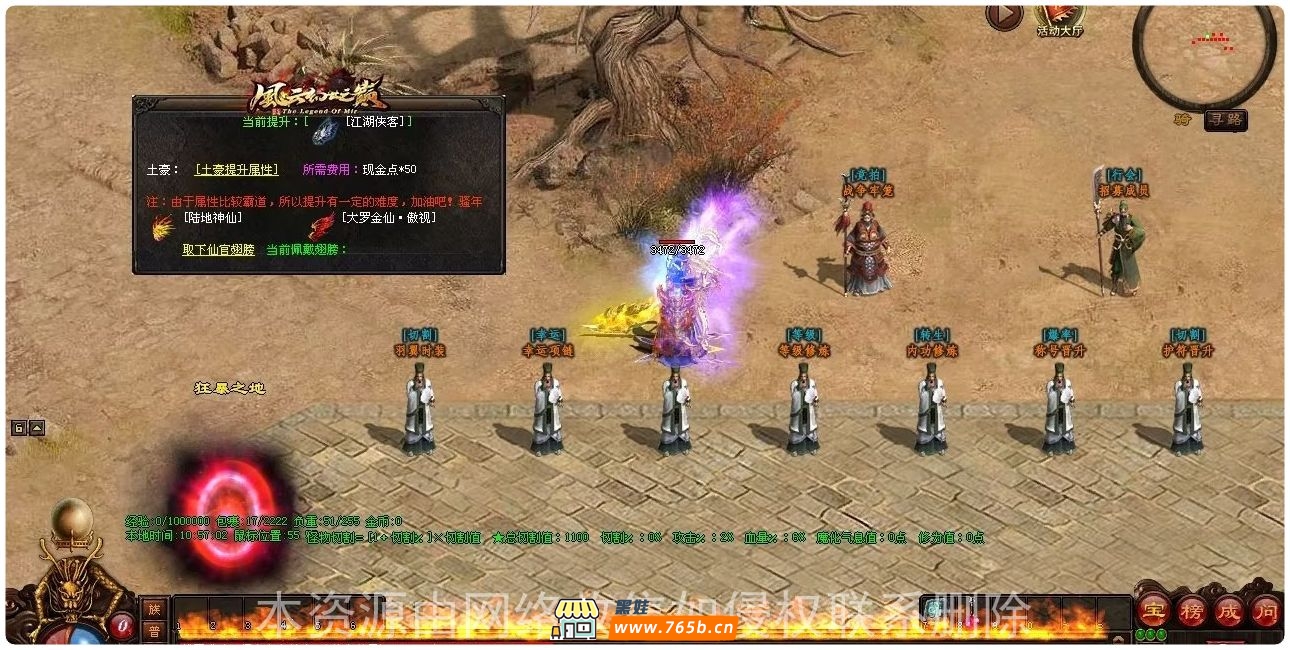Click the red round 0 button
Viewport: 1290px width, 650px height.
(x=122, y=626)
